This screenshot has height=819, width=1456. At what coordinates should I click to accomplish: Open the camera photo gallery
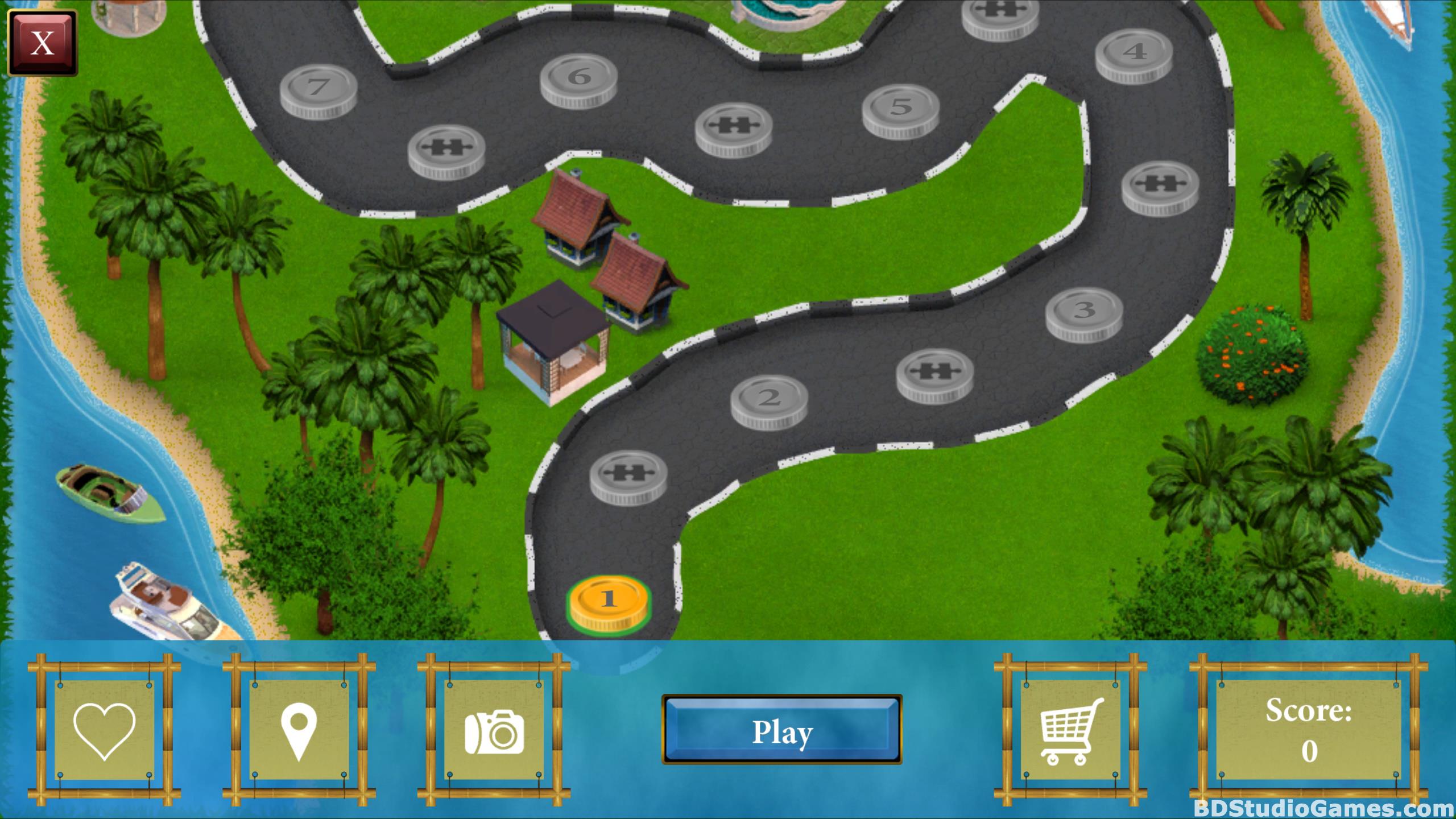click(494, 731)
